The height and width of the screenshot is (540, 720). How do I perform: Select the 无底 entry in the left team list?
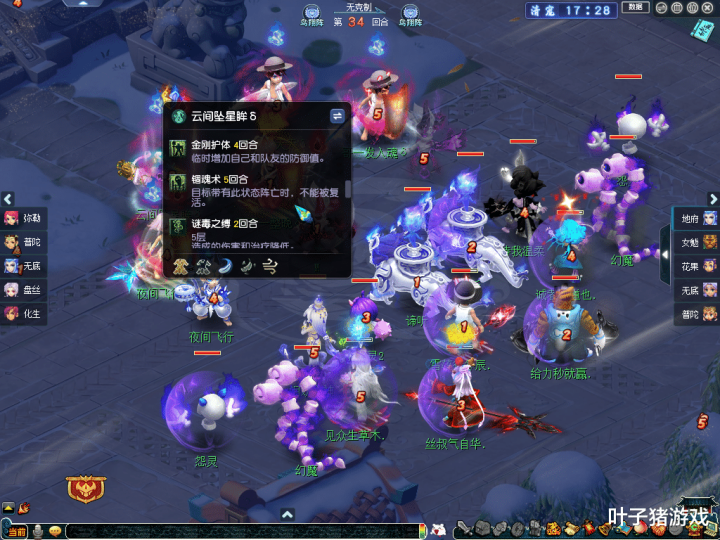point(24,265)
